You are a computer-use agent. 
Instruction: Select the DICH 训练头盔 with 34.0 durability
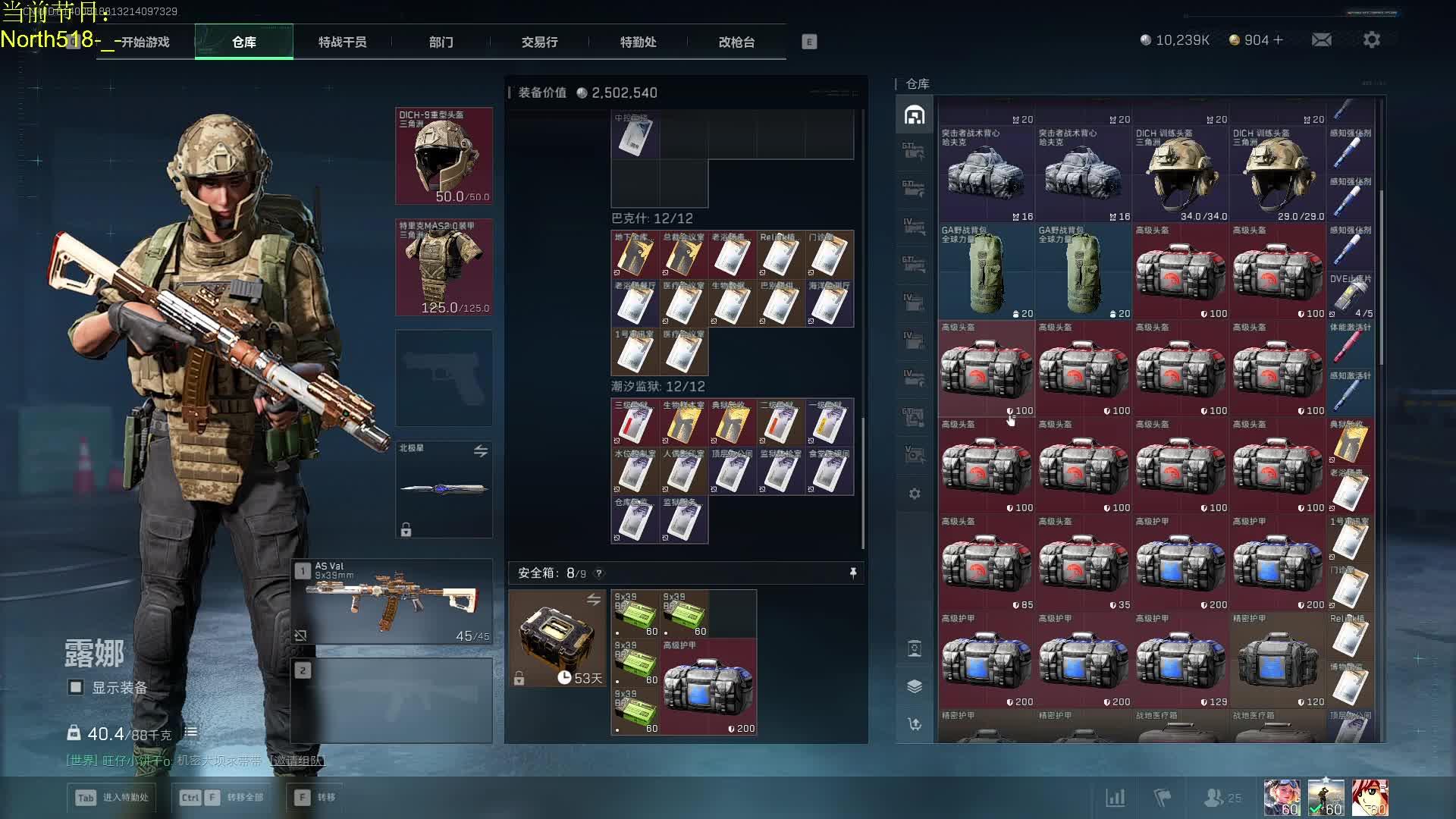pos(1180,174)
